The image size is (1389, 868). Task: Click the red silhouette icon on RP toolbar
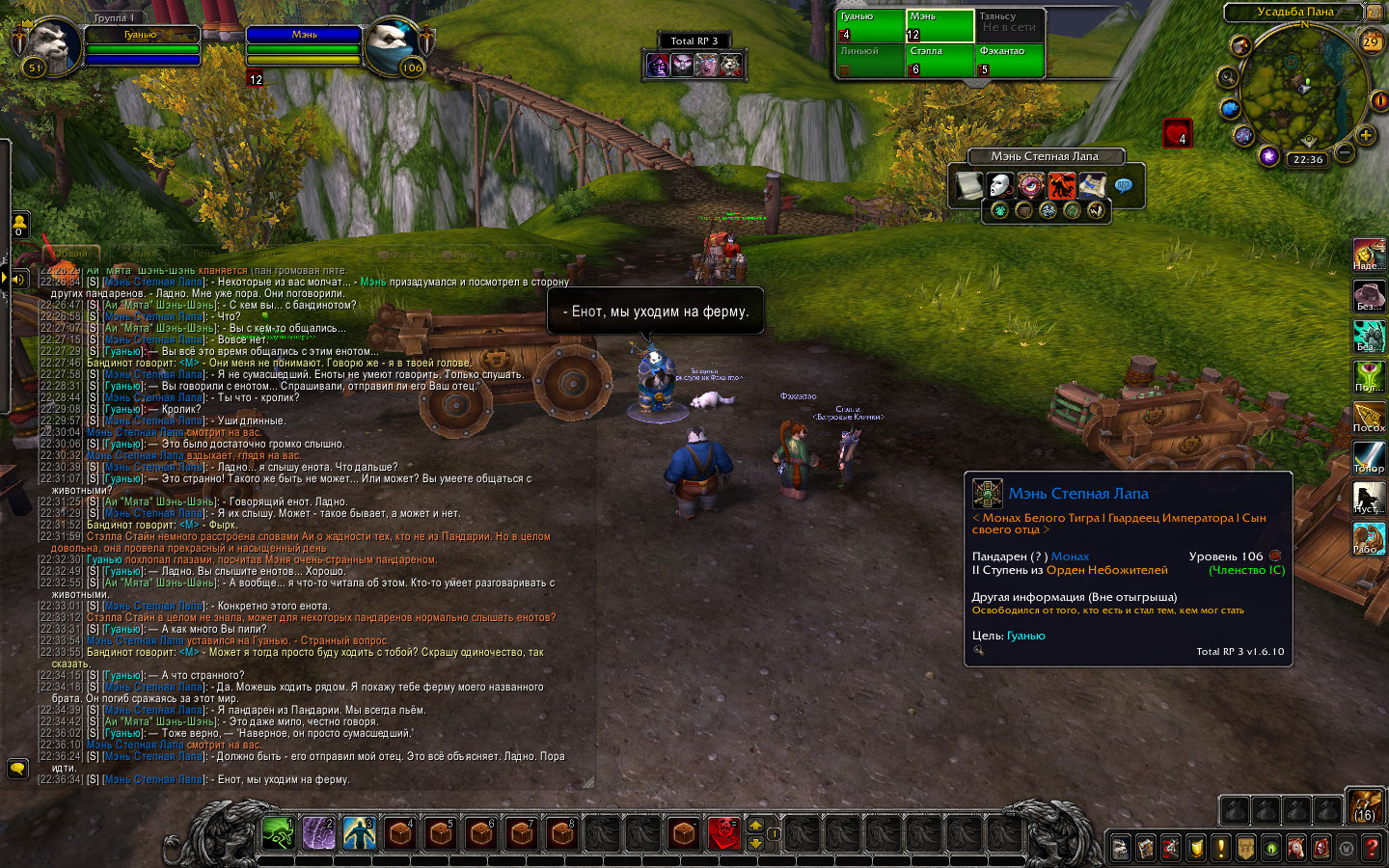click(1061, 184)
